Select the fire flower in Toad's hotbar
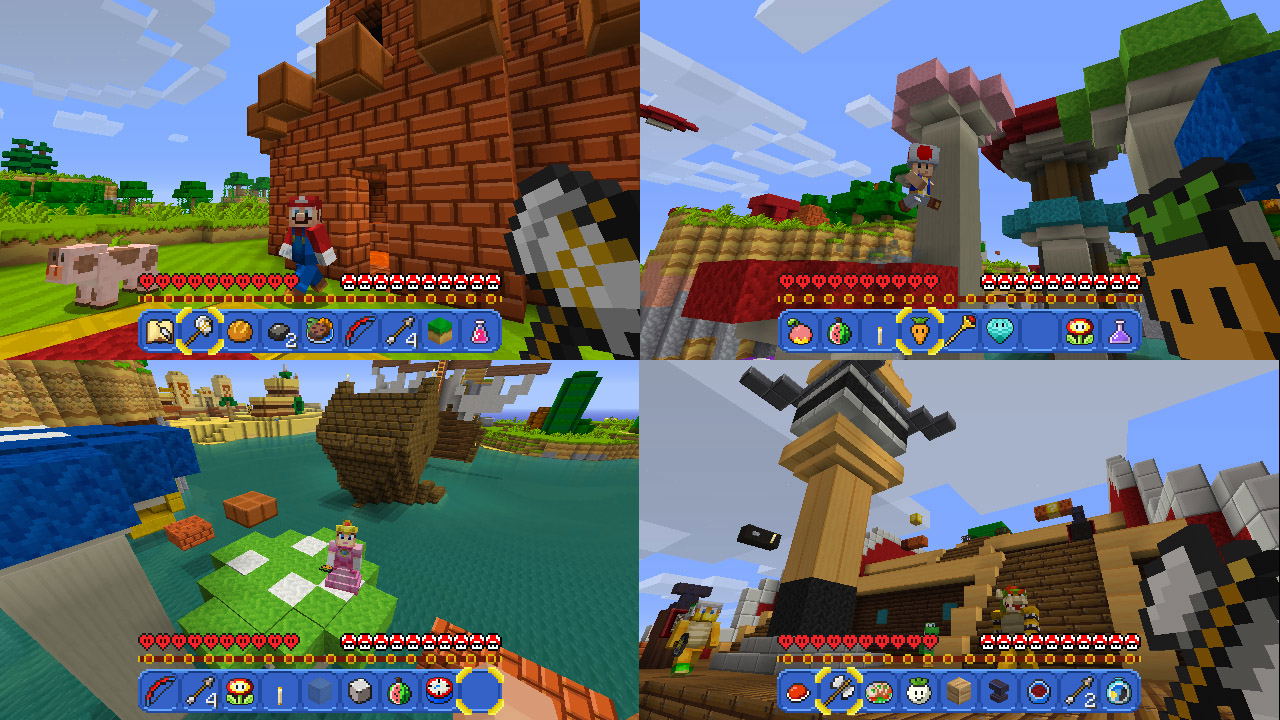The width and height of the screenshot is (1280, 720). click(1079, 332)
